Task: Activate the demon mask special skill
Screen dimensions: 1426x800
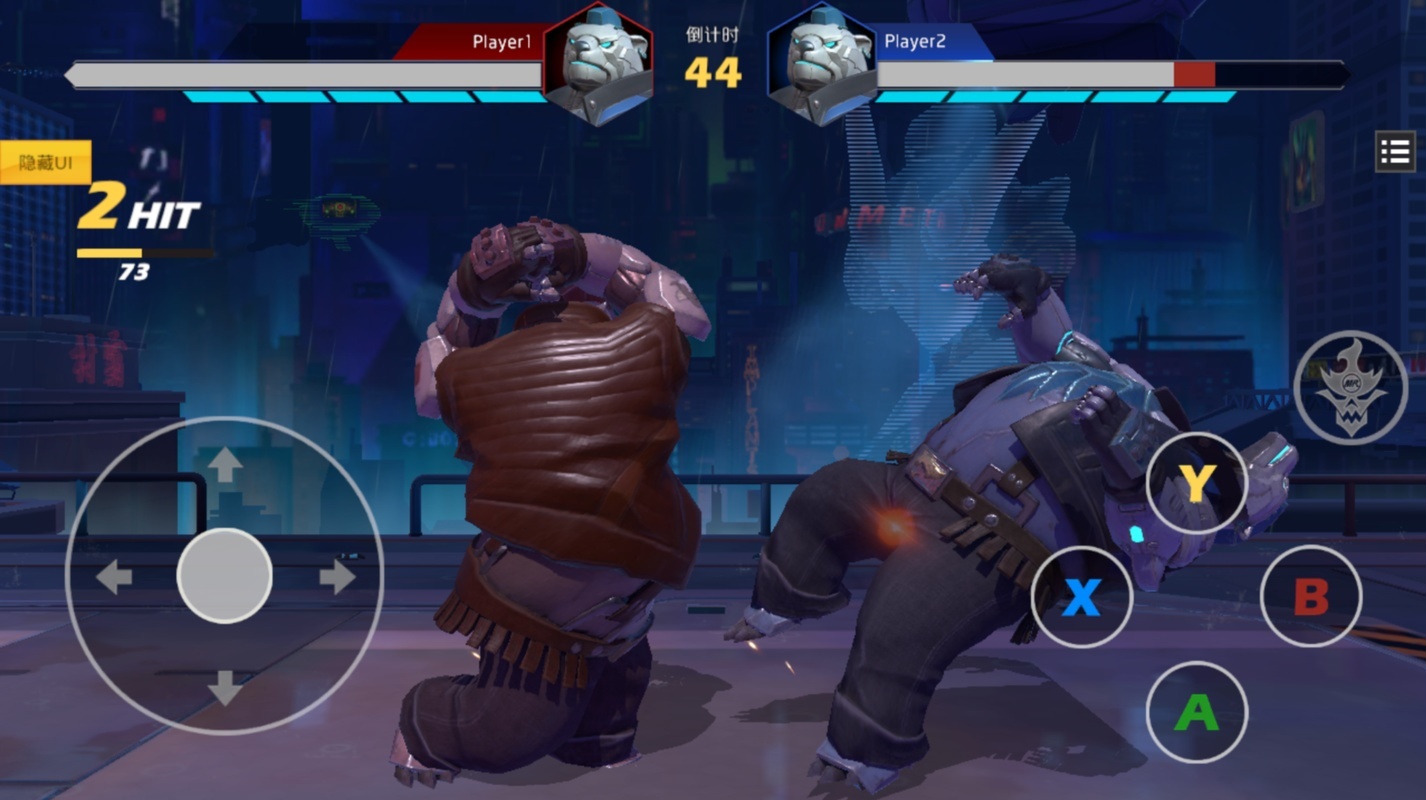Action: [1350, 386]
